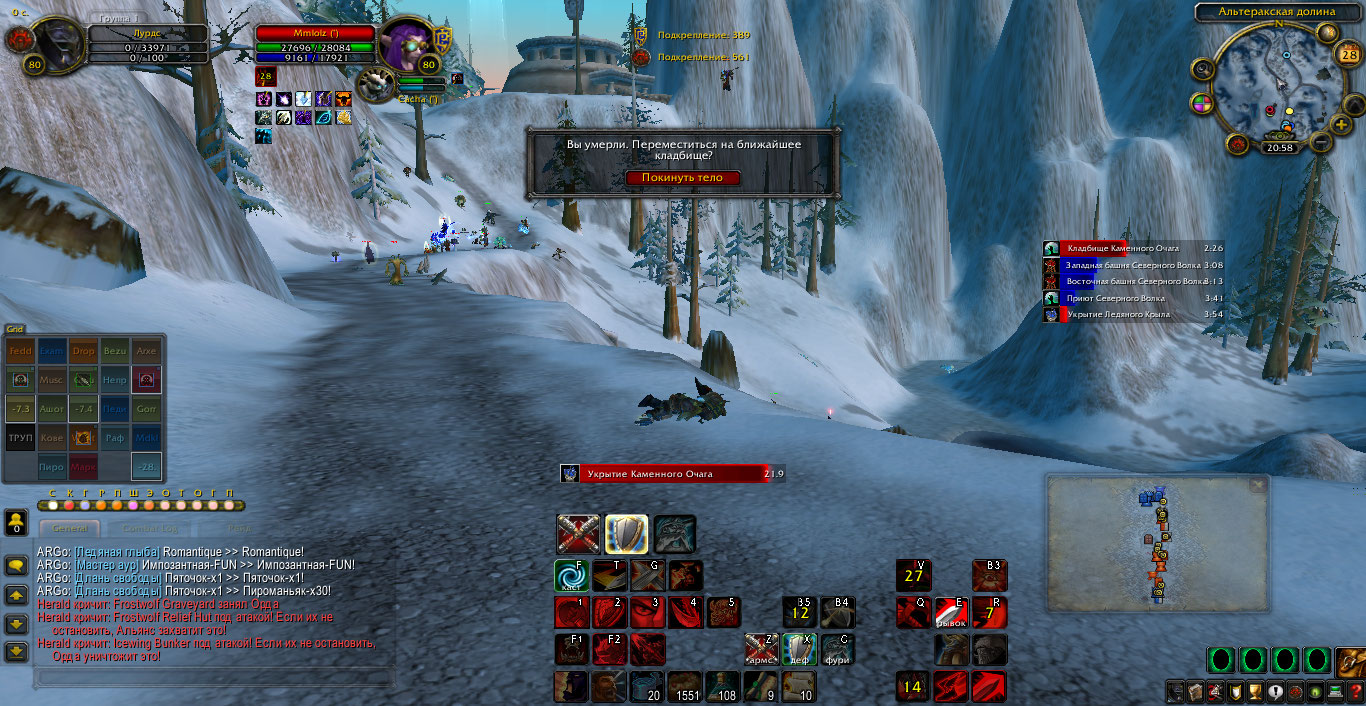Select the Battle Stance crossed swords icon
Viewport: 1366px width, 706px height.
click(578, 535)
